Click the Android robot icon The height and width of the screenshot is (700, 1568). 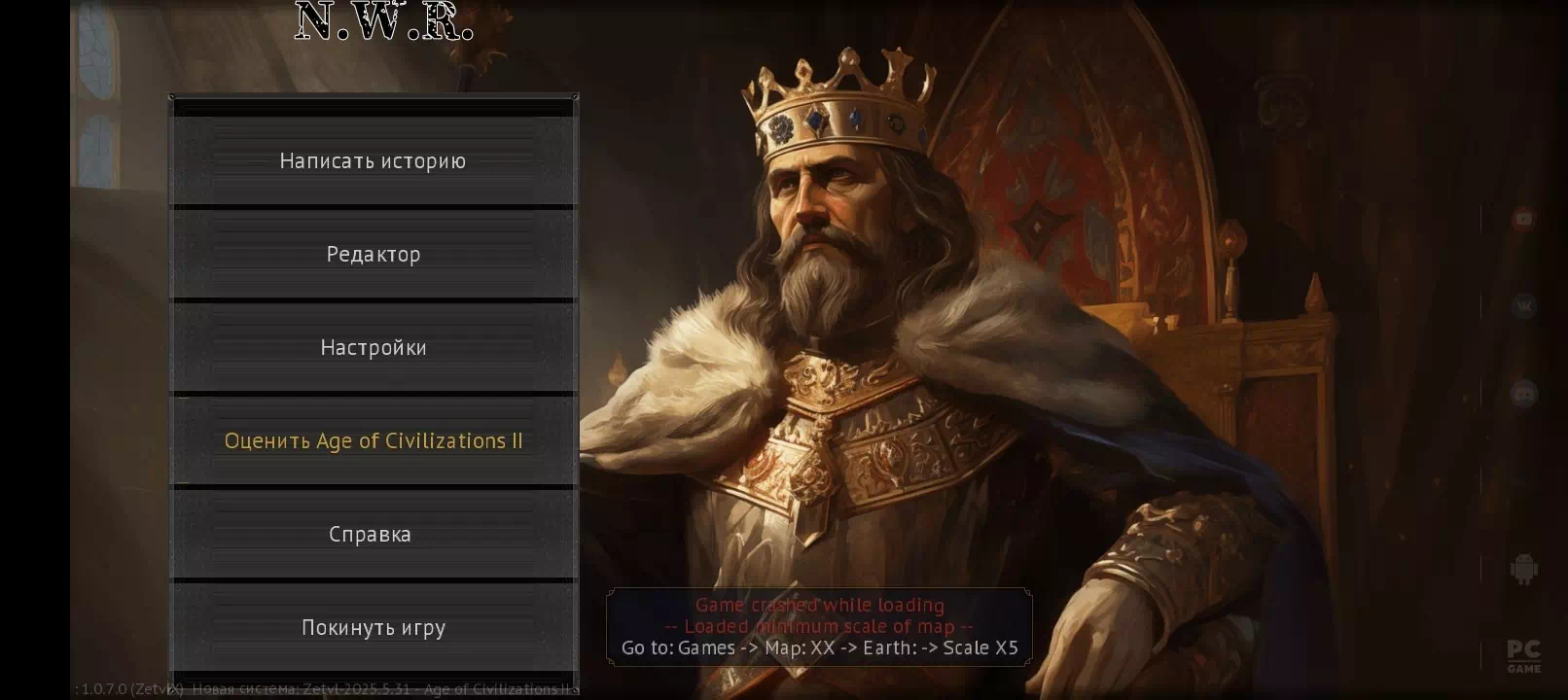[x=1523, y=569]
